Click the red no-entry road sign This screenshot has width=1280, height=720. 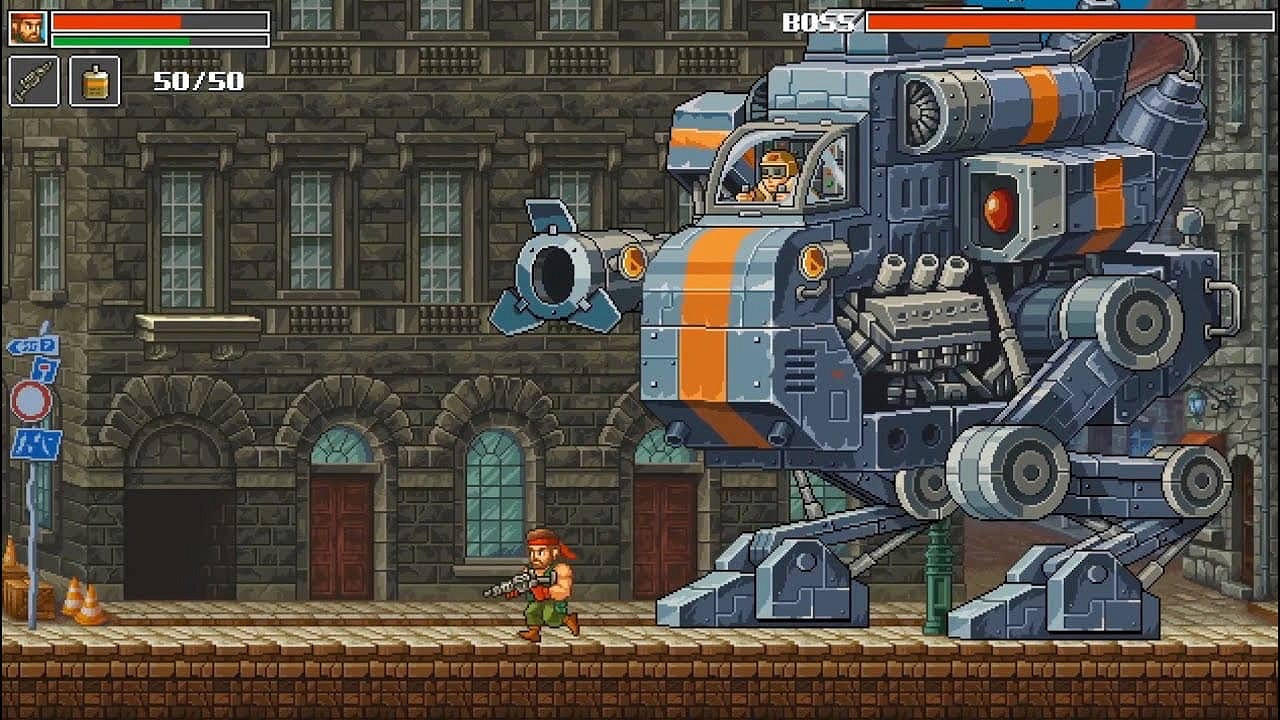coord(30,401)
